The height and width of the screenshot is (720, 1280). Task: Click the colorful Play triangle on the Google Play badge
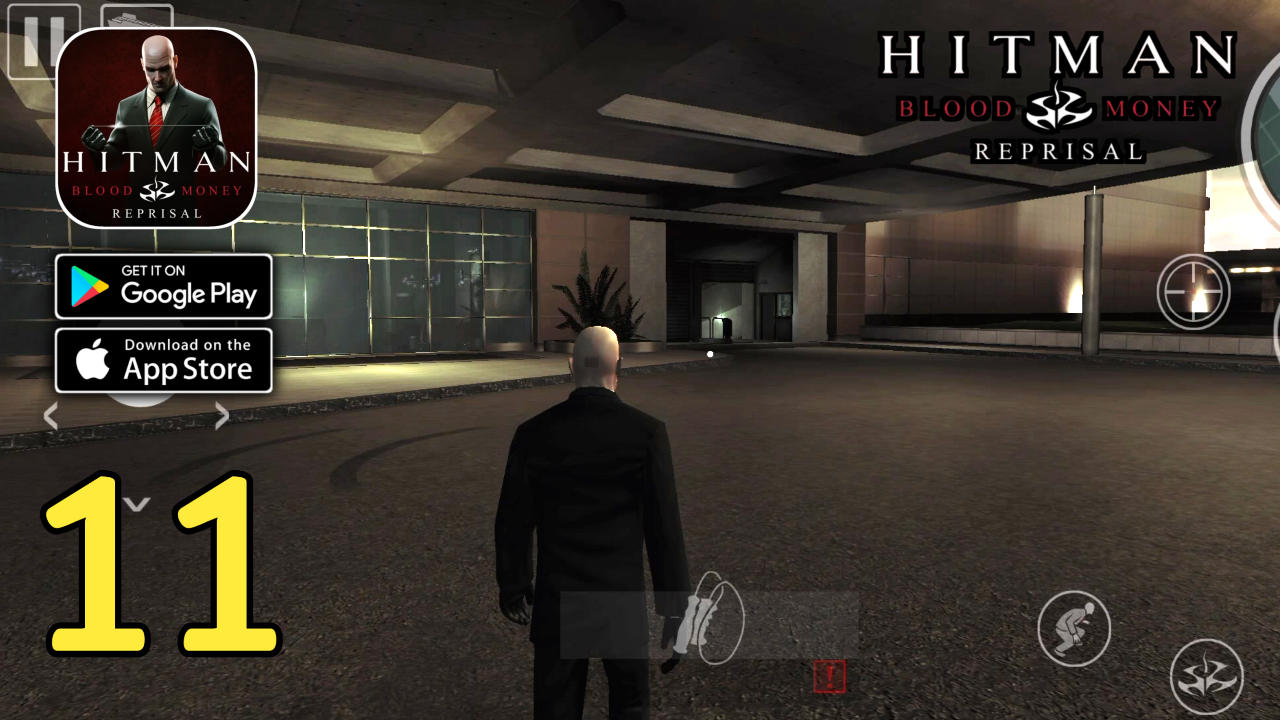[x=90, y=287]
